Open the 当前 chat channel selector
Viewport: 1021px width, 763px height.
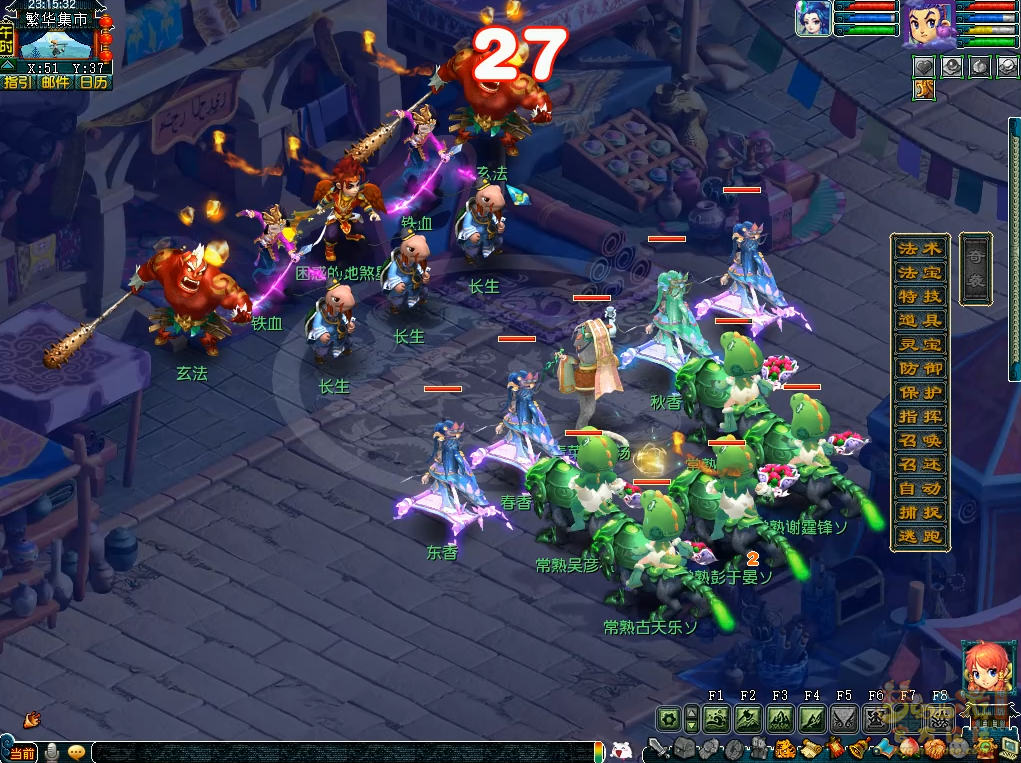[x=19, y=752]
